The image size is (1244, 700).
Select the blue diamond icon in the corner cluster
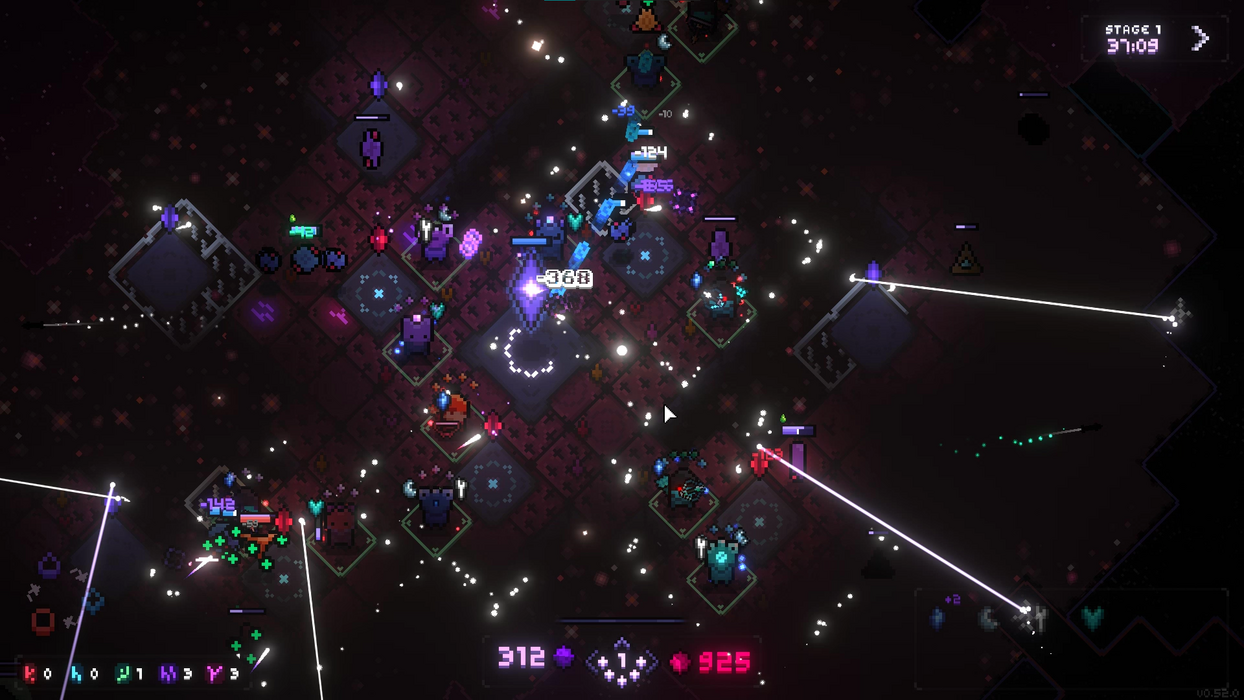click(x=95, y=601)
